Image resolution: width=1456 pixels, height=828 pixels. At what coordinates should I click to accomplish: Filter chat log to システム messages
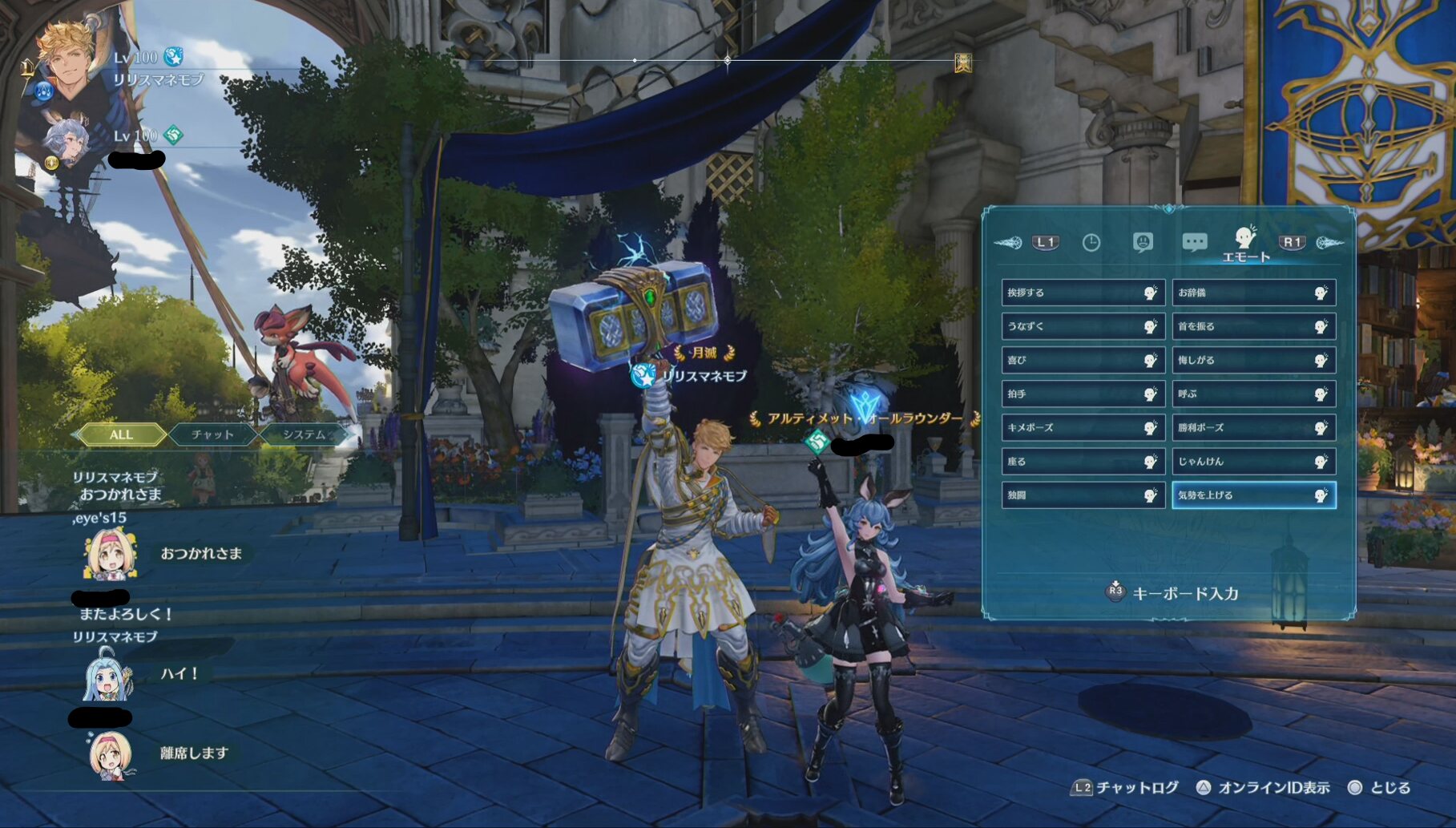[305, 434]
